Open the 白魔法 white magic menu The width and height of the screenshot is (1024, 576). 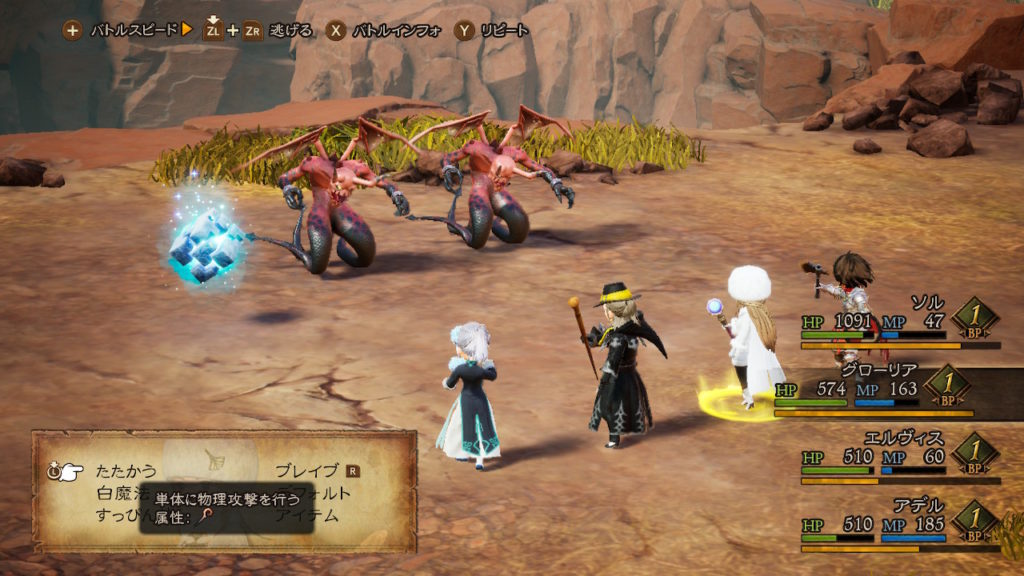pos(120,493)
